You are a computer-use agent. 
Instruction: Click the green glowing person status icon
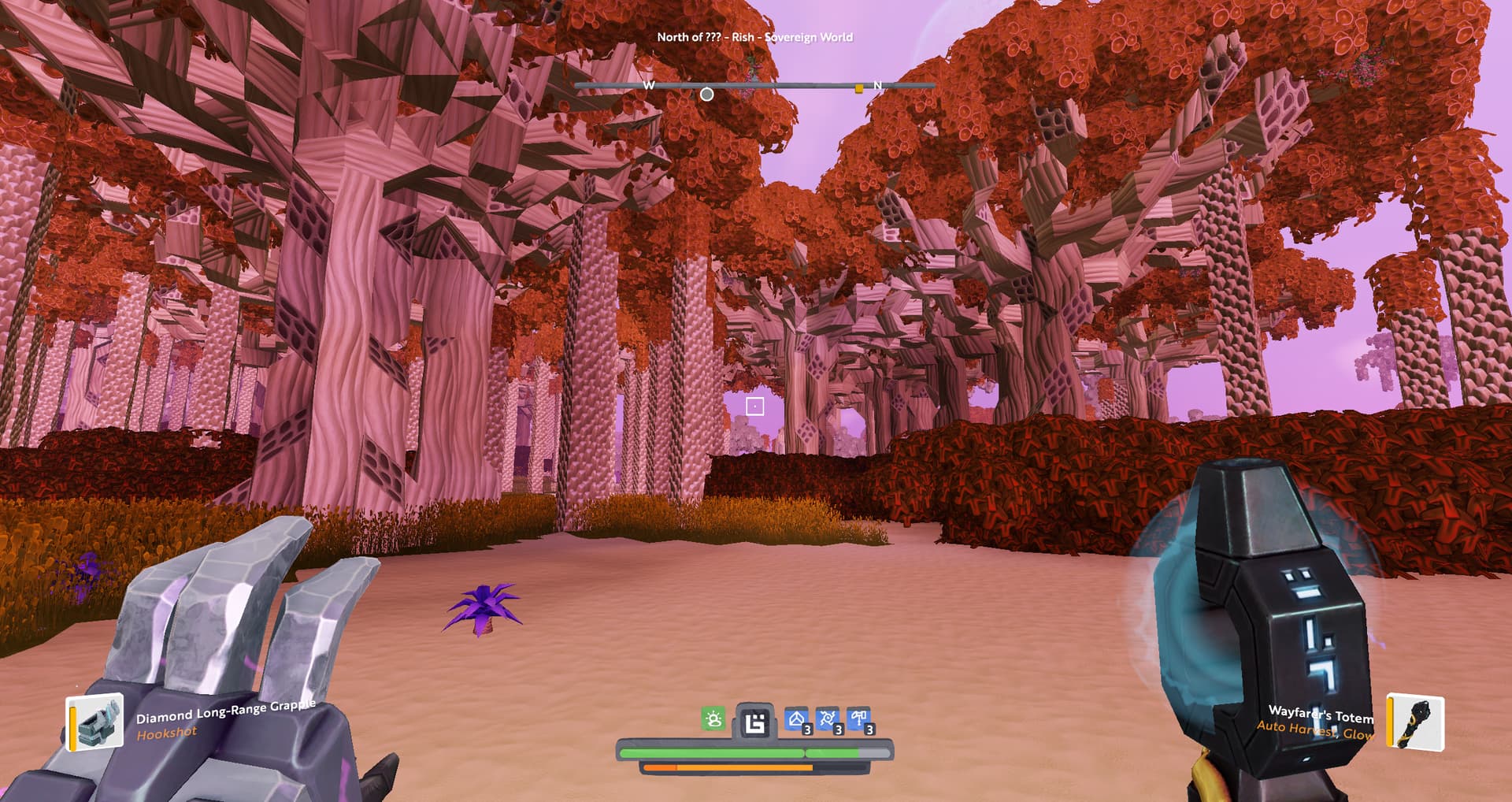pos(713,718)
